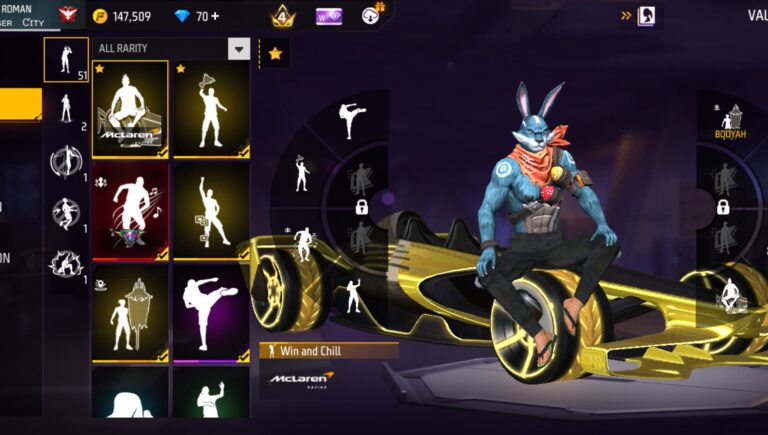Open the gift box icon
Image resolution: width=768 pixels, height=435 pixels.
[x=372, y=14]
